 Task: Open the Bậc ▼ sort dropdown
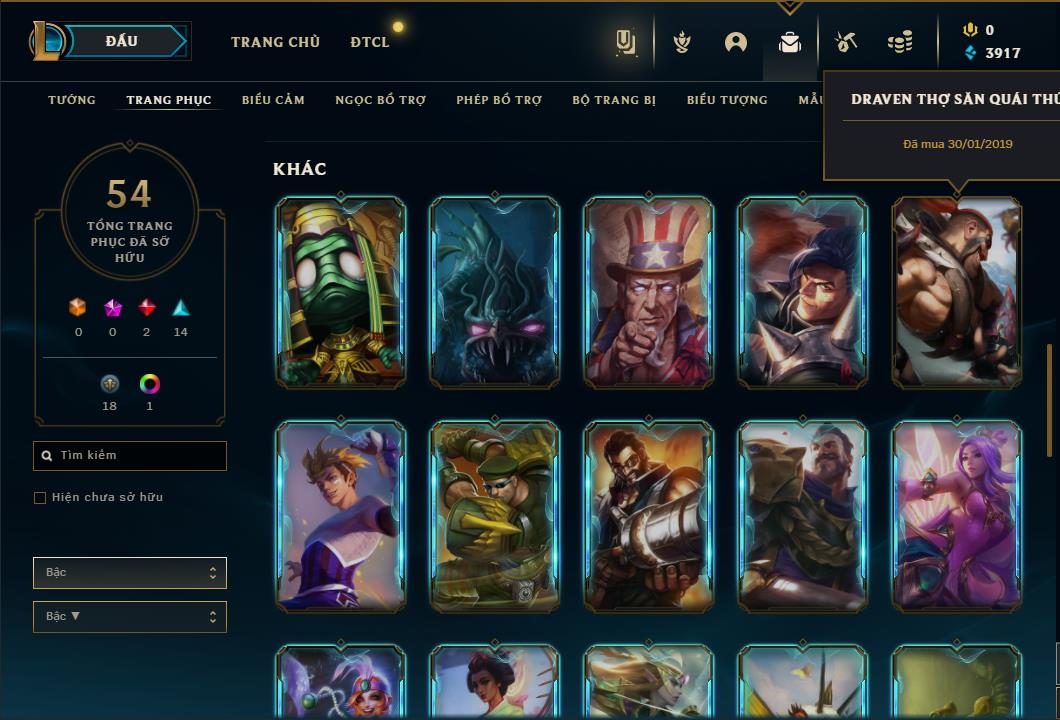pos(130,617)
